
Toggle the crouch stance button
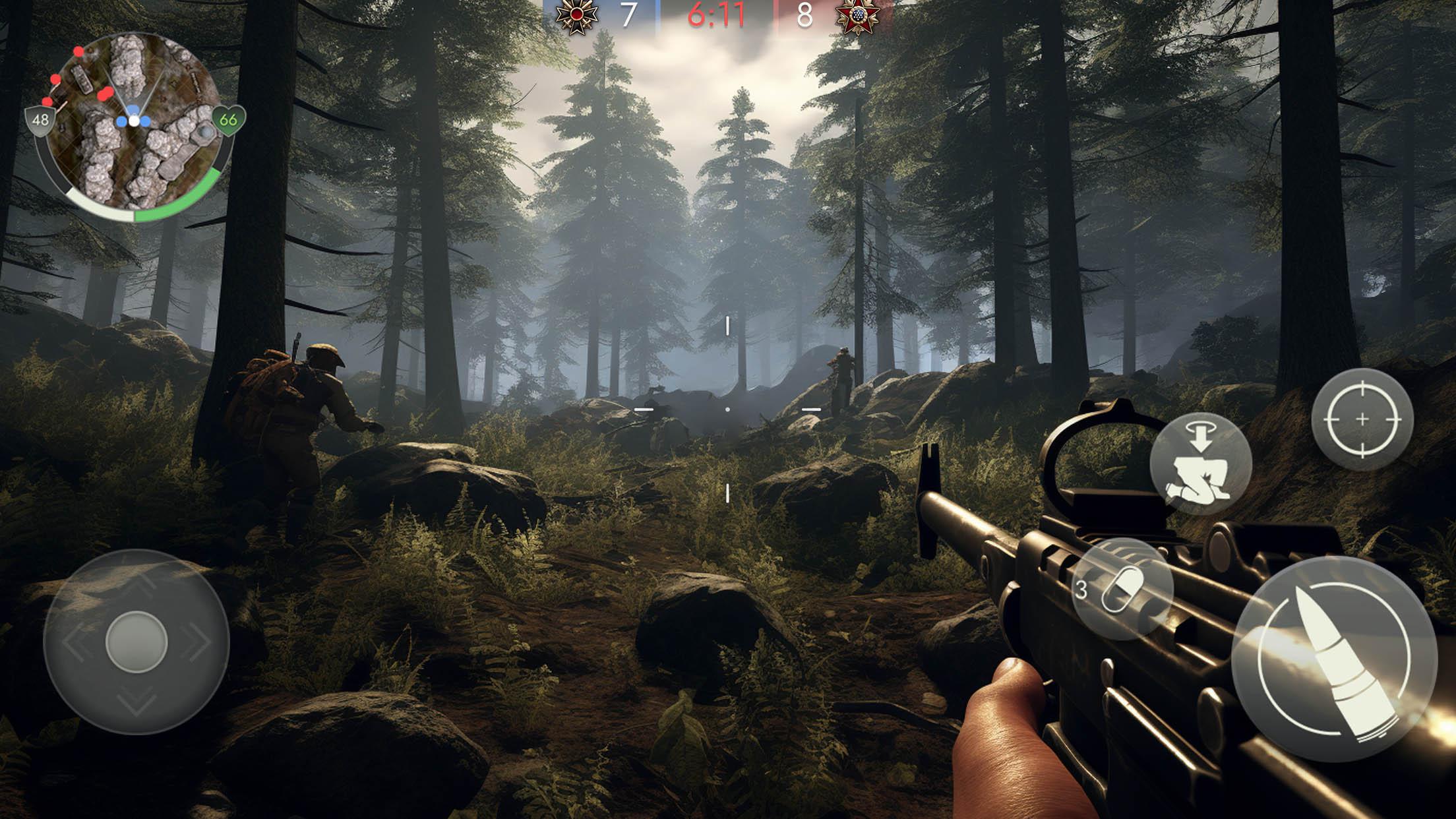pyautogui.click(x=1200, y=464)
